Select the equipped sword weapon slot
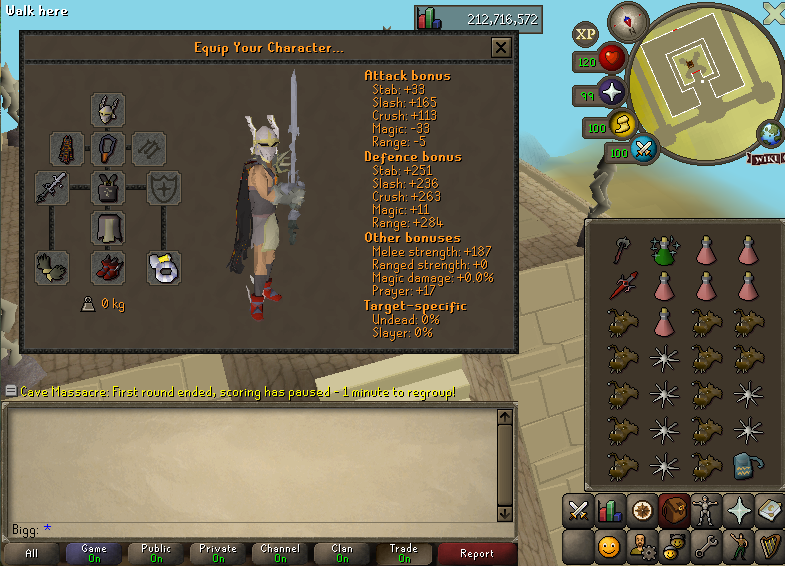The image size is (785, 566). click(51, 188)
